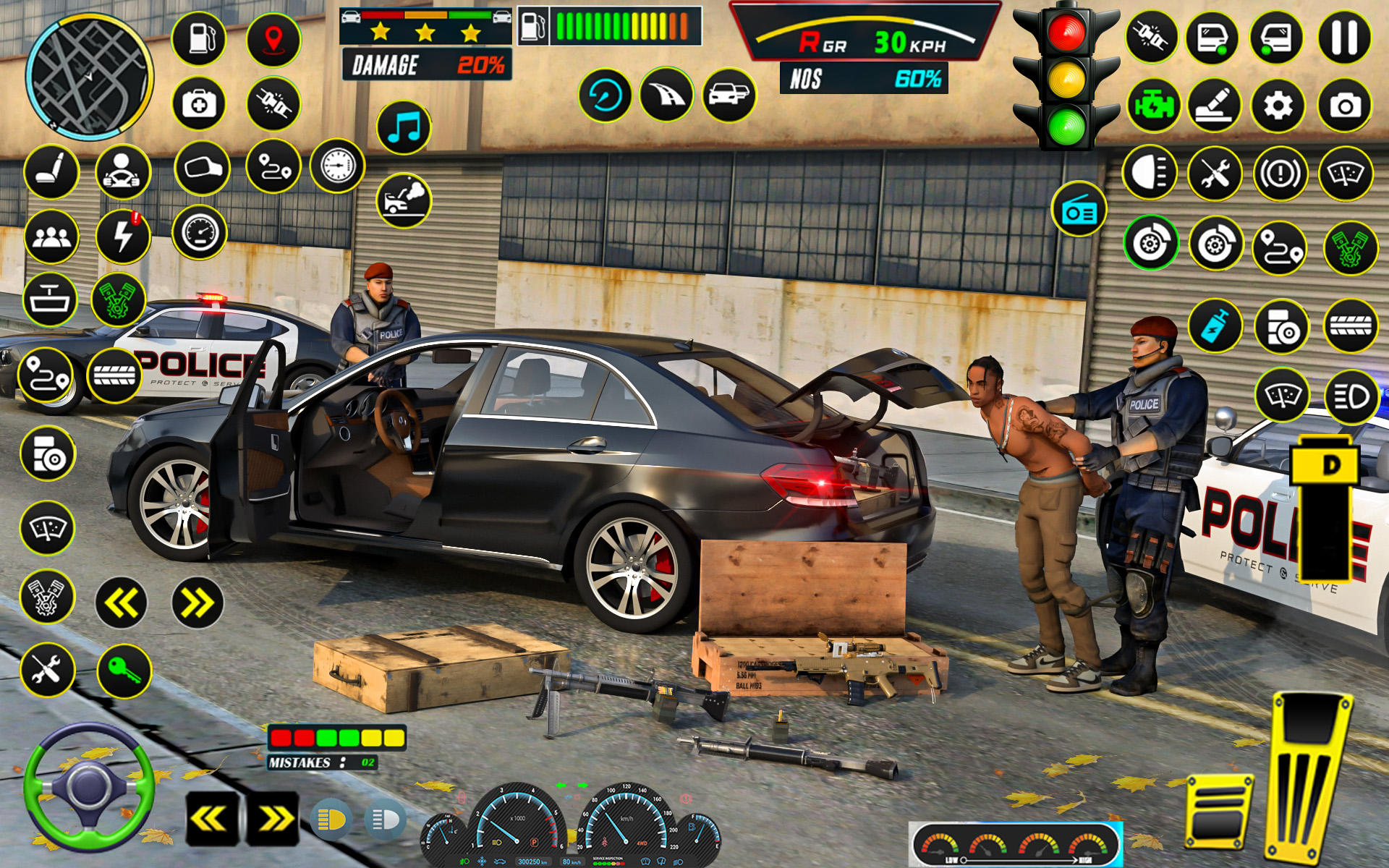Open the pause menu
The width and height of the screenshot is (1389, 868).
click(1345, 38)
